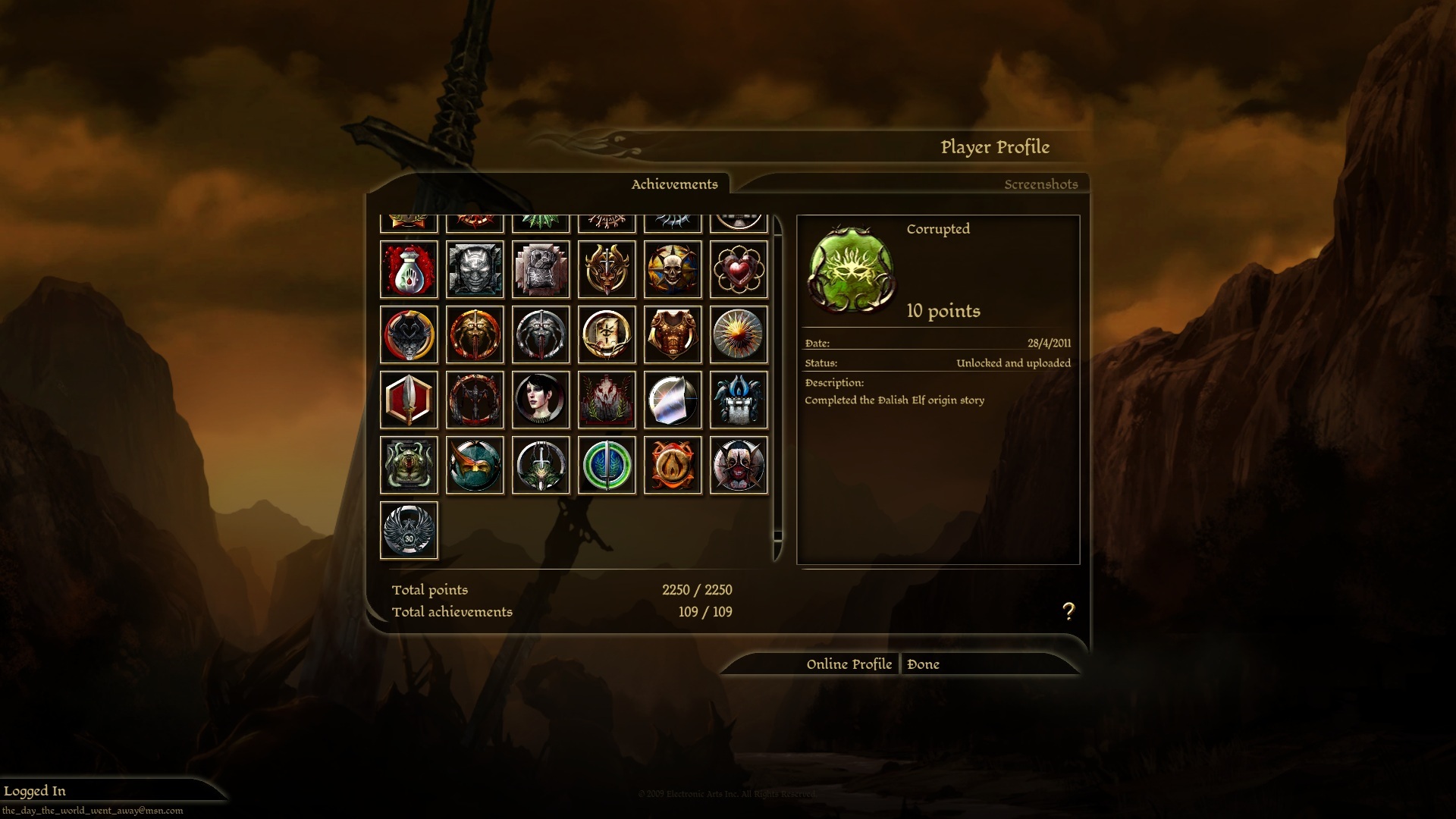This screenshot has width=1456, height=819.
Task: Click the achievements list scrollbar
Action: (777, 535)
